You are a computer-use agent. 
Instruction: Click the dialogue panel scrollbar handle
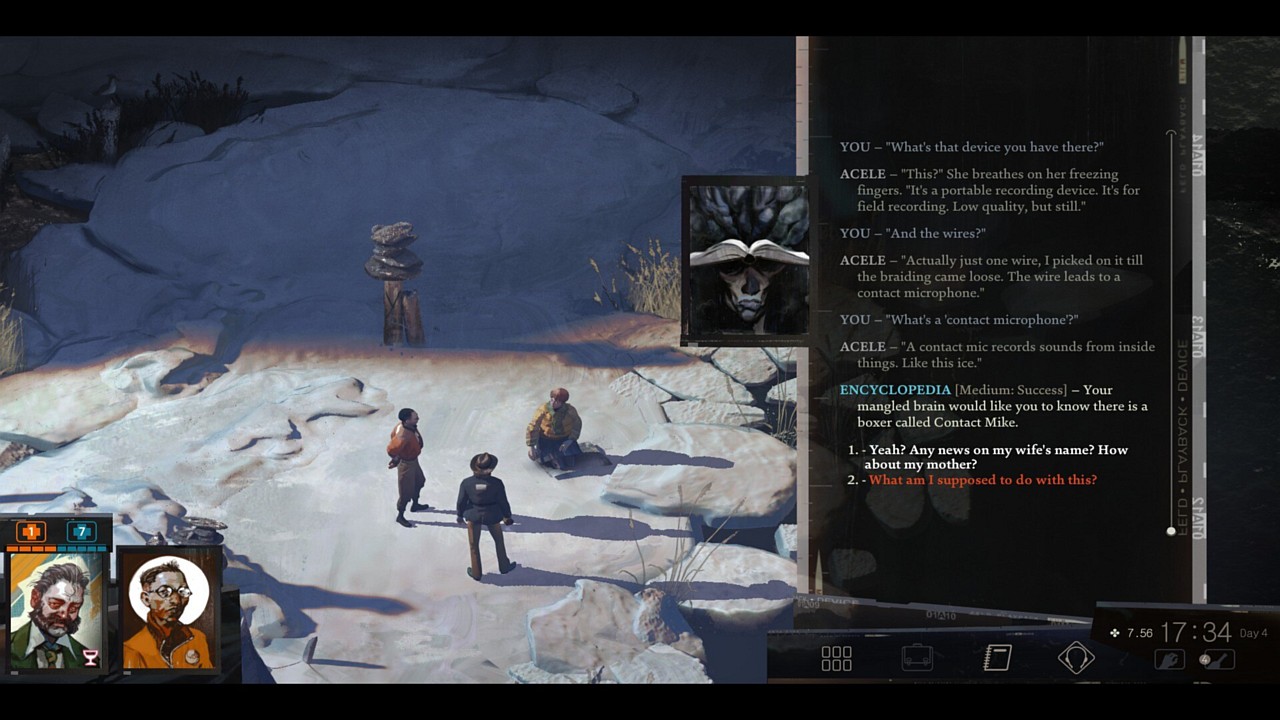pyautogui.click(x=1170, y=530)
